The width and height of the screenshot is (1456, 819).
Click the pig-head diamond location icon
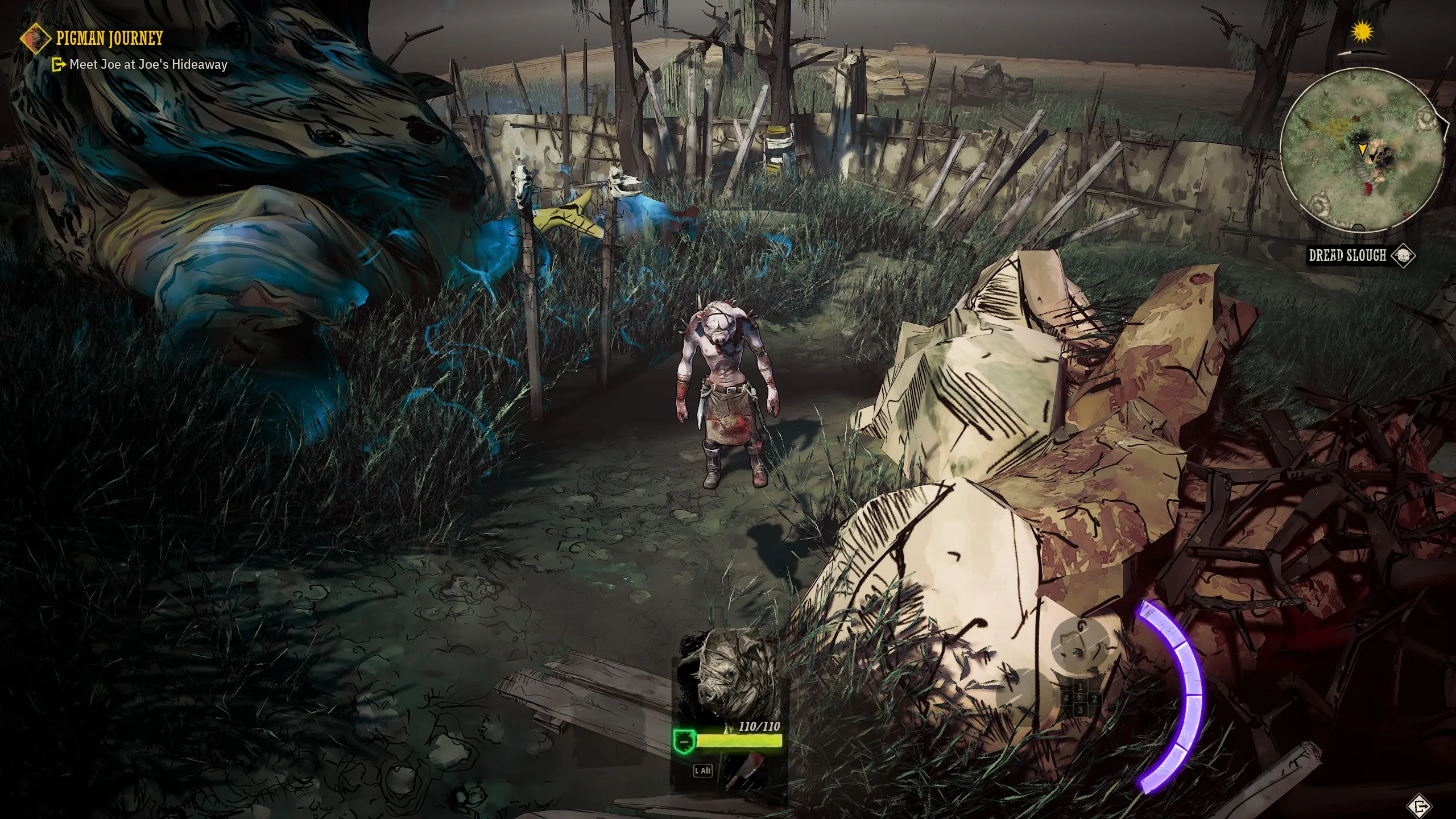pyautogui.click(x=1403, y=256)
